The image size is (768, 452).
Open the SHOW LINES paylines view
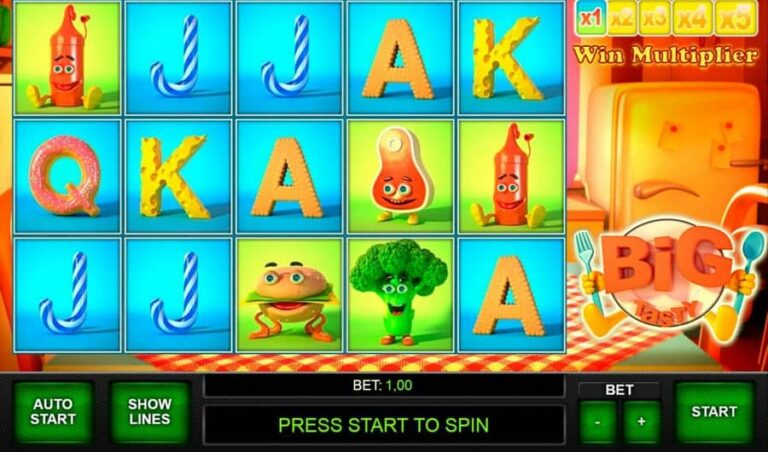[149, 411]
